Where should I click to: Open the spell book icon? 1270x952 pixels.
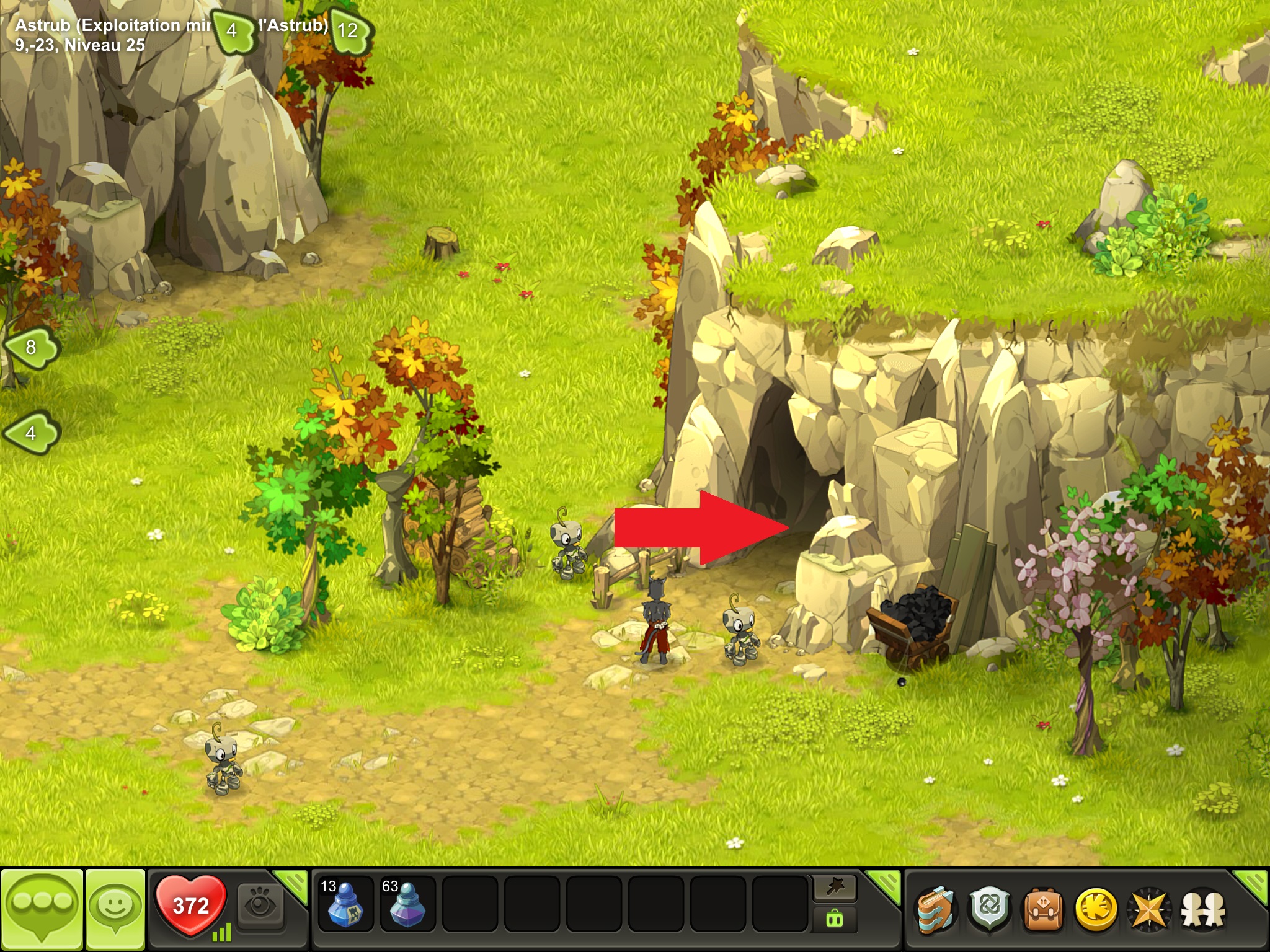tap(936, 910)
